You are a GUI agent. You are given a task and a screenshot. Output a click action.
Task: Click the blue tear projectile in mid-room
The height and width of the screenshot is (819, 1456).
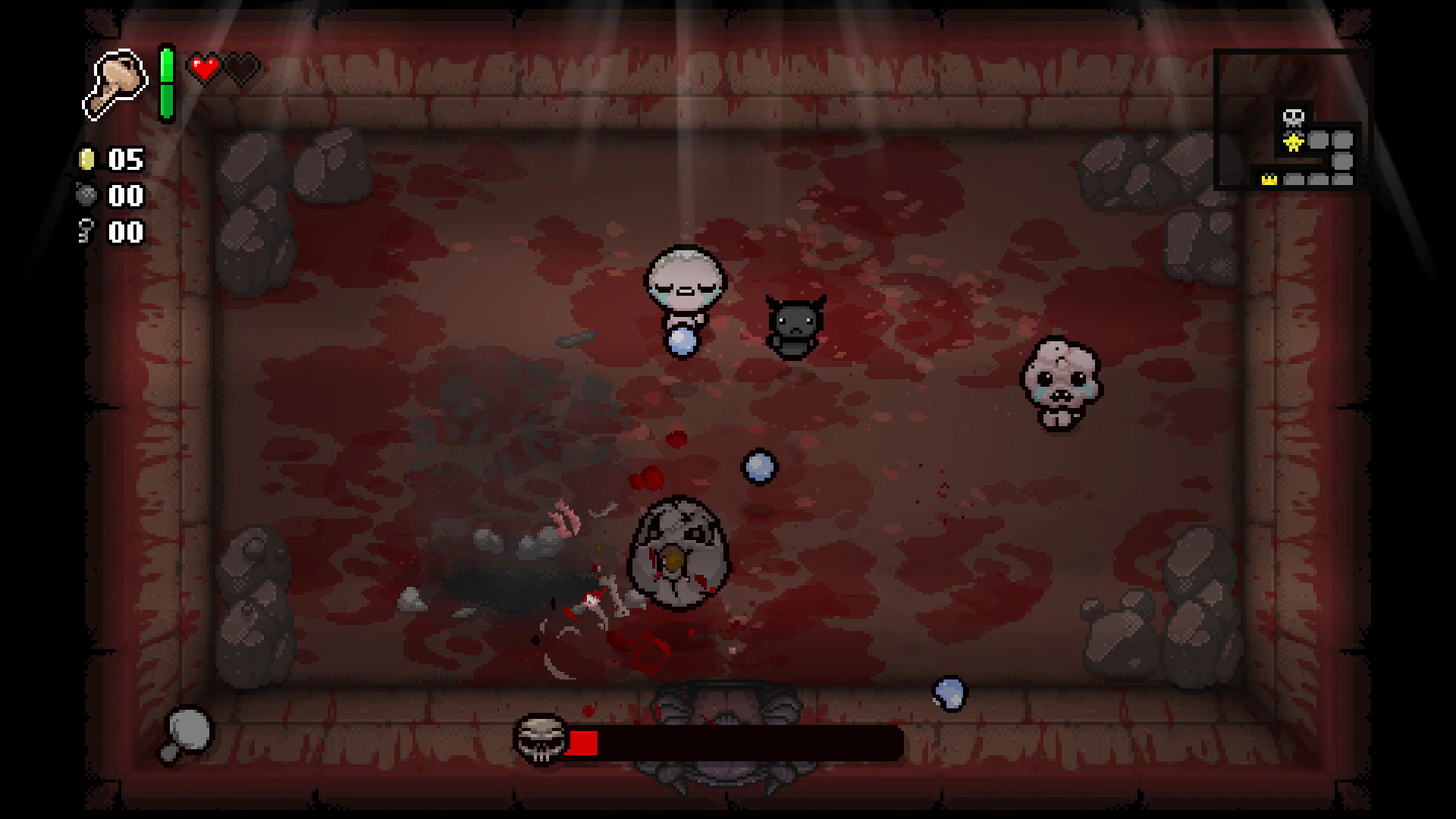click(x=760, y=465)
